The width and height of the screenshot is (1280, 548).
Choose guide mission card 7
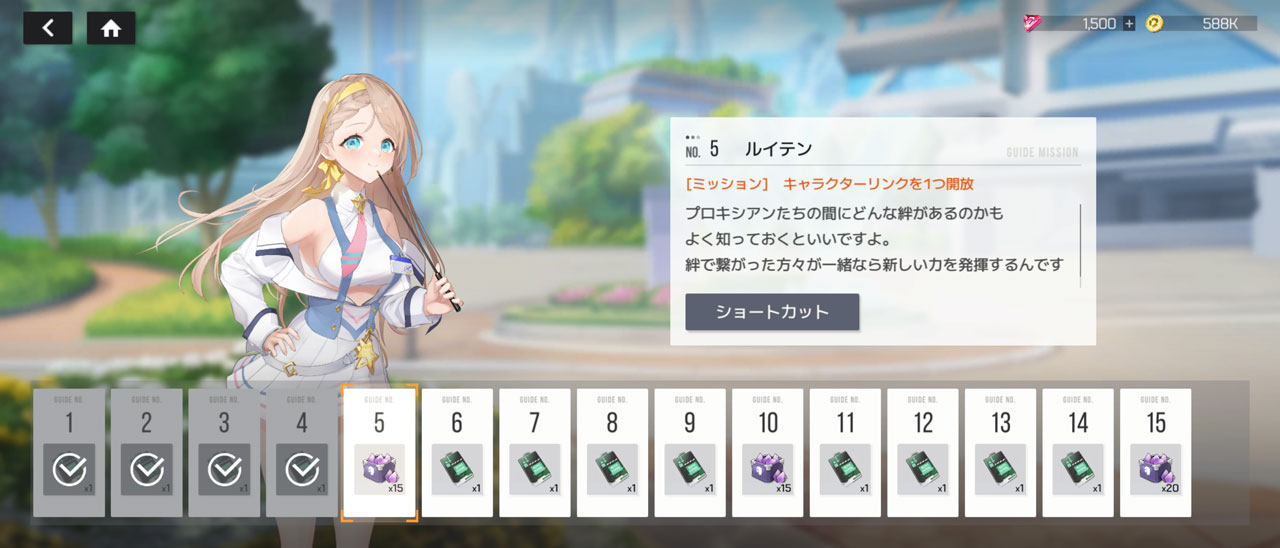pos(535,452)
